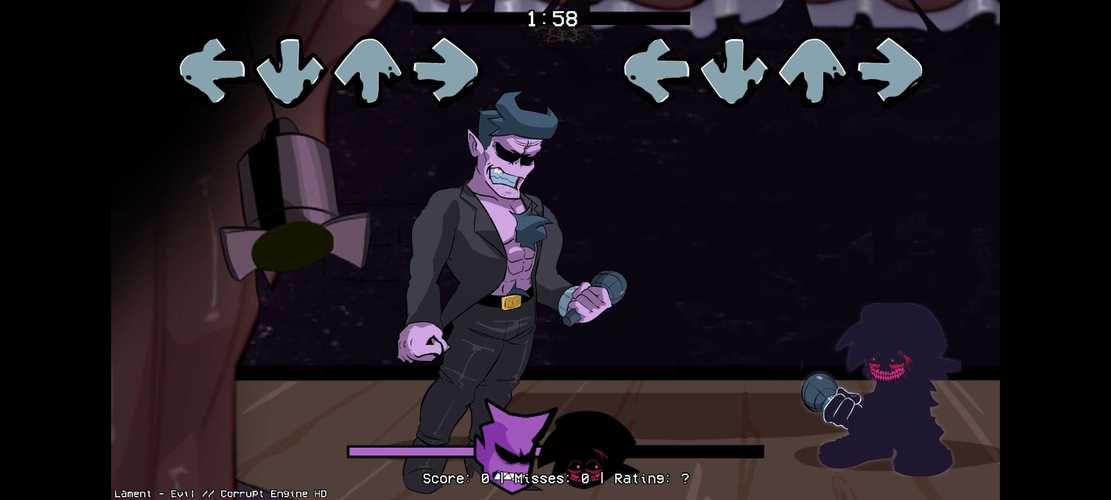1111x500 pixels.
Task: Select the opponent's right arrow receptor
Action: pos(445,70)
